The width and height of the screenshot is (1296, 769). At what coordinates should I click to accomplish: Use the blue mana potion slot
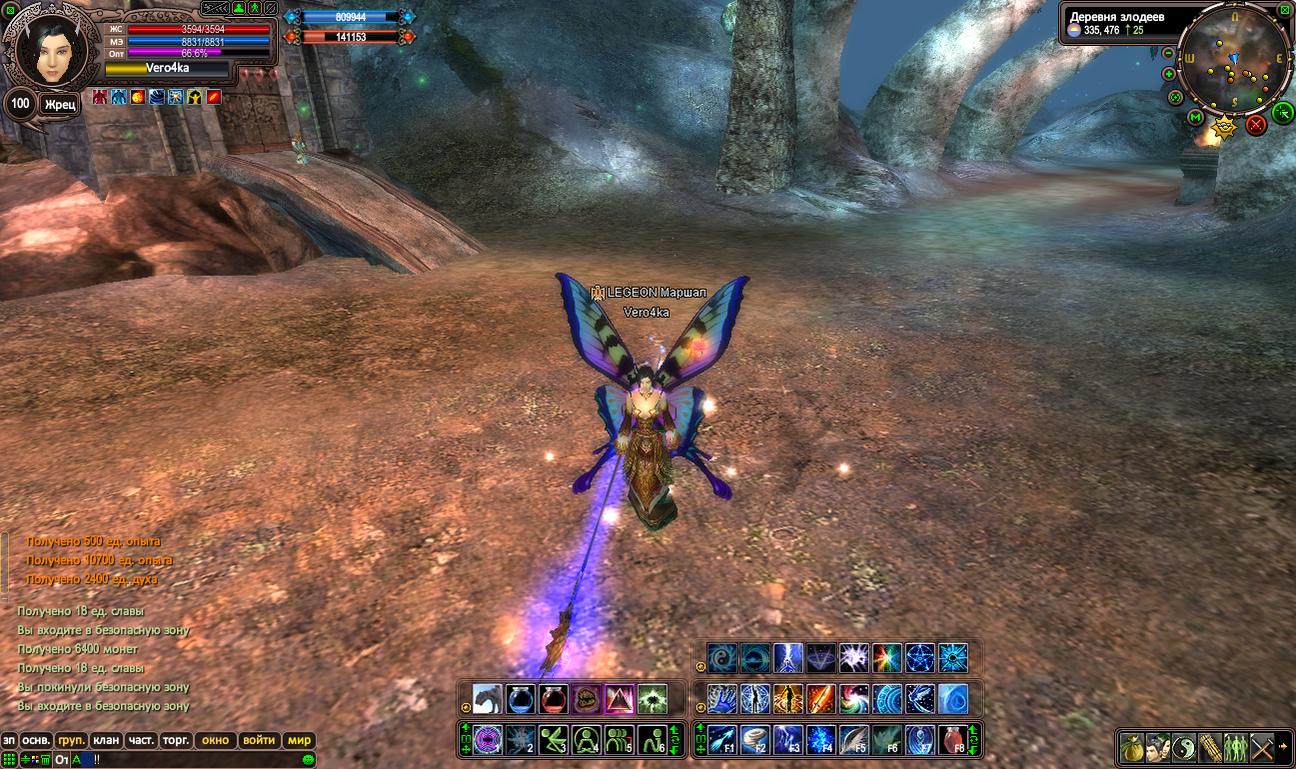click(x=520, y=698)
